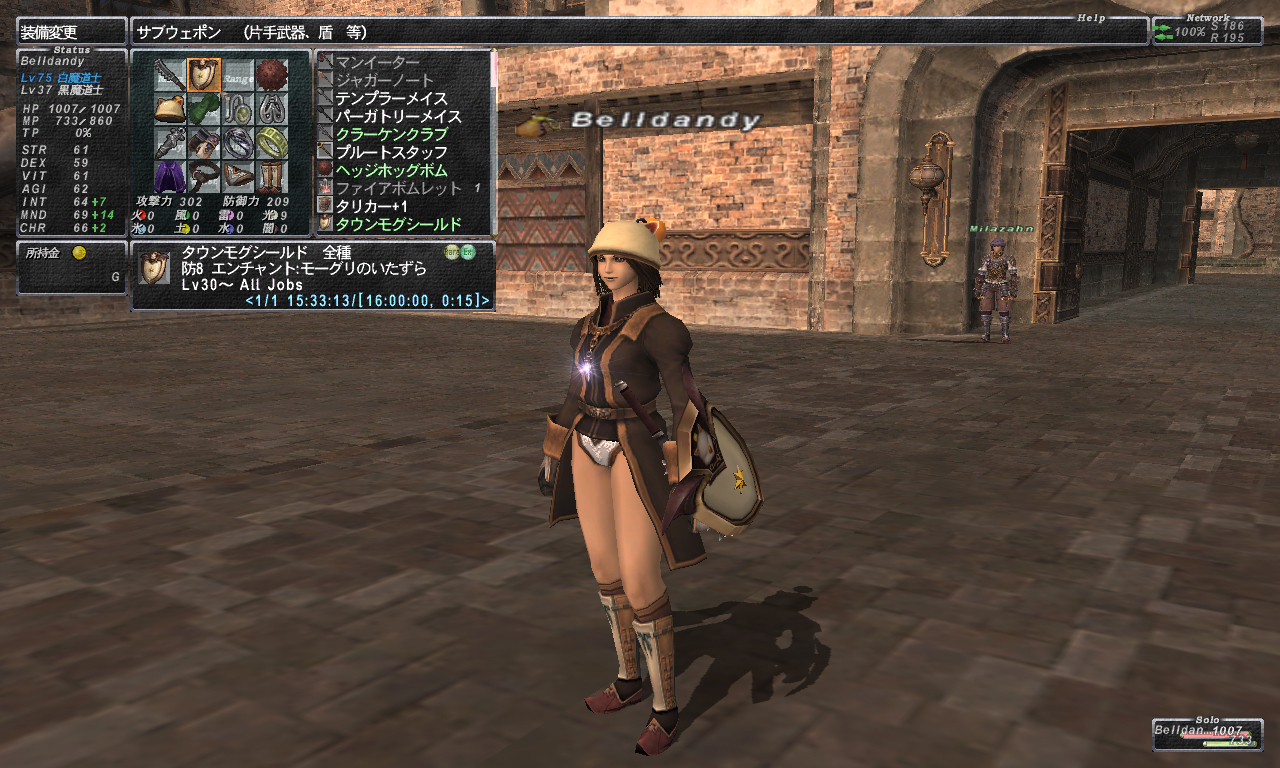Click the boots feet equipment slot
Viewport: 1280px width, 768px height.
tap(272, 177)
